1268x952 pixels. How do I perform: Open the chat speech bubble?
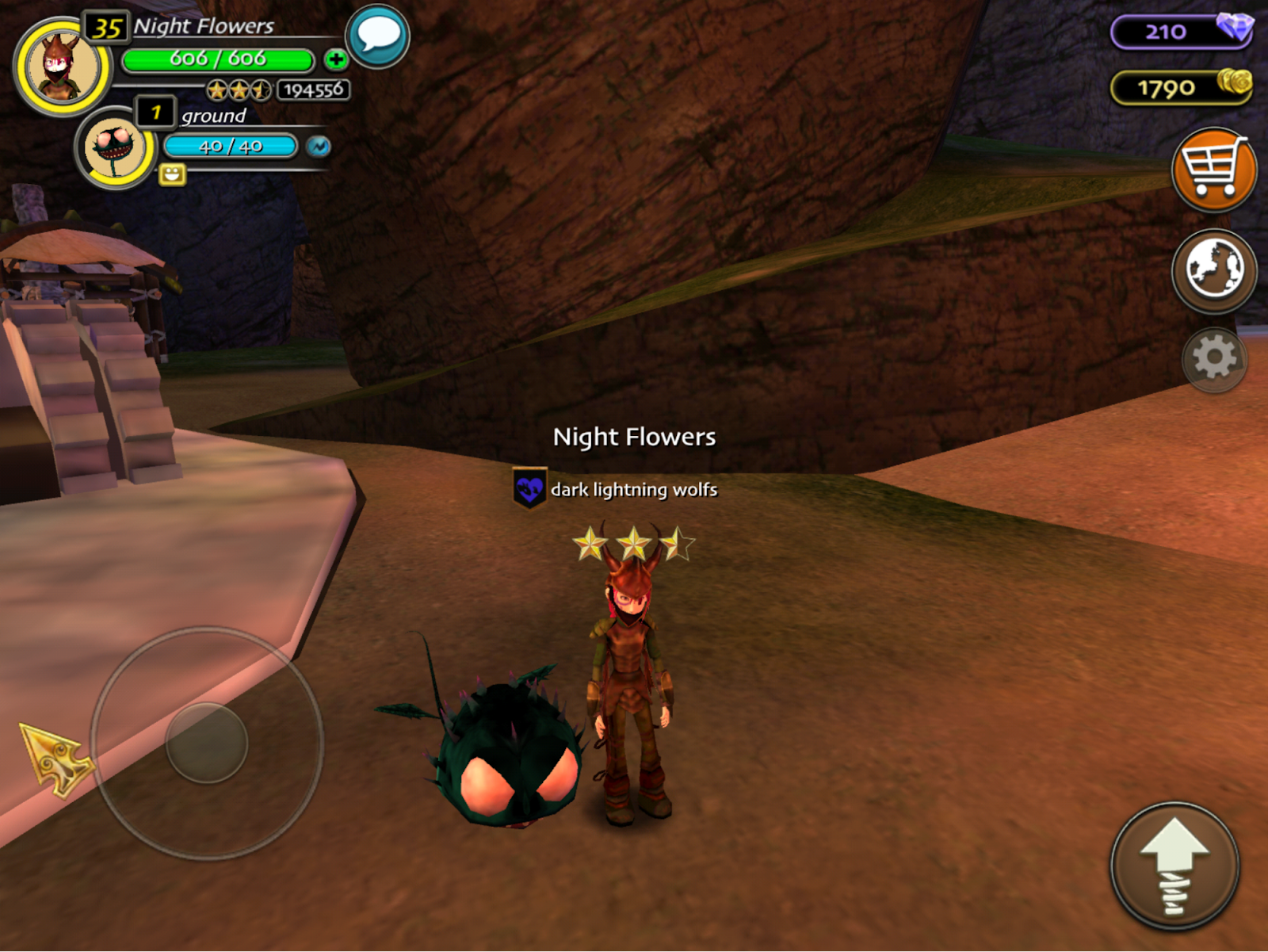378,36
